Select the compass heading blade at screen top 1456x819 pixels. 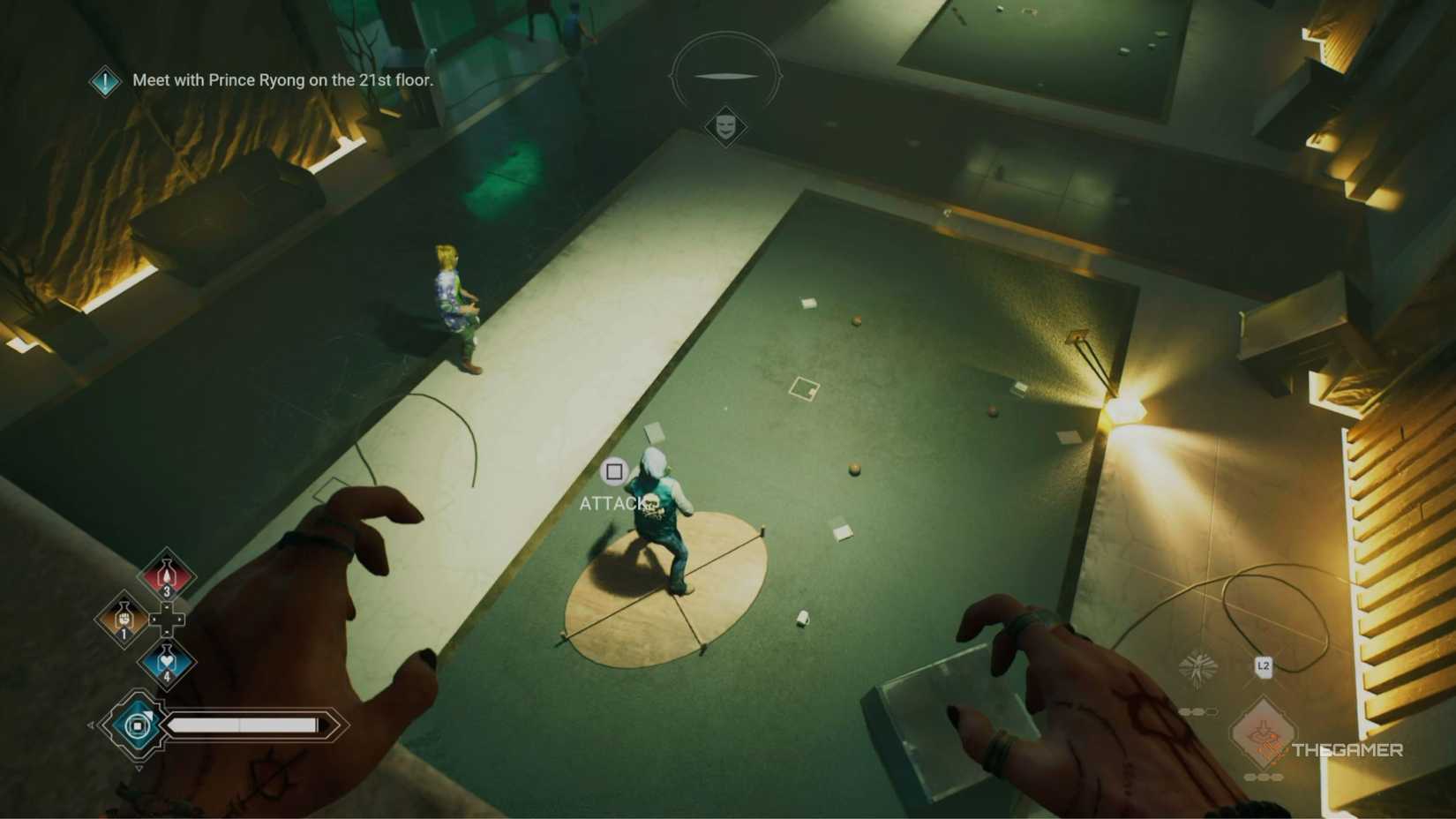(726, 75)
